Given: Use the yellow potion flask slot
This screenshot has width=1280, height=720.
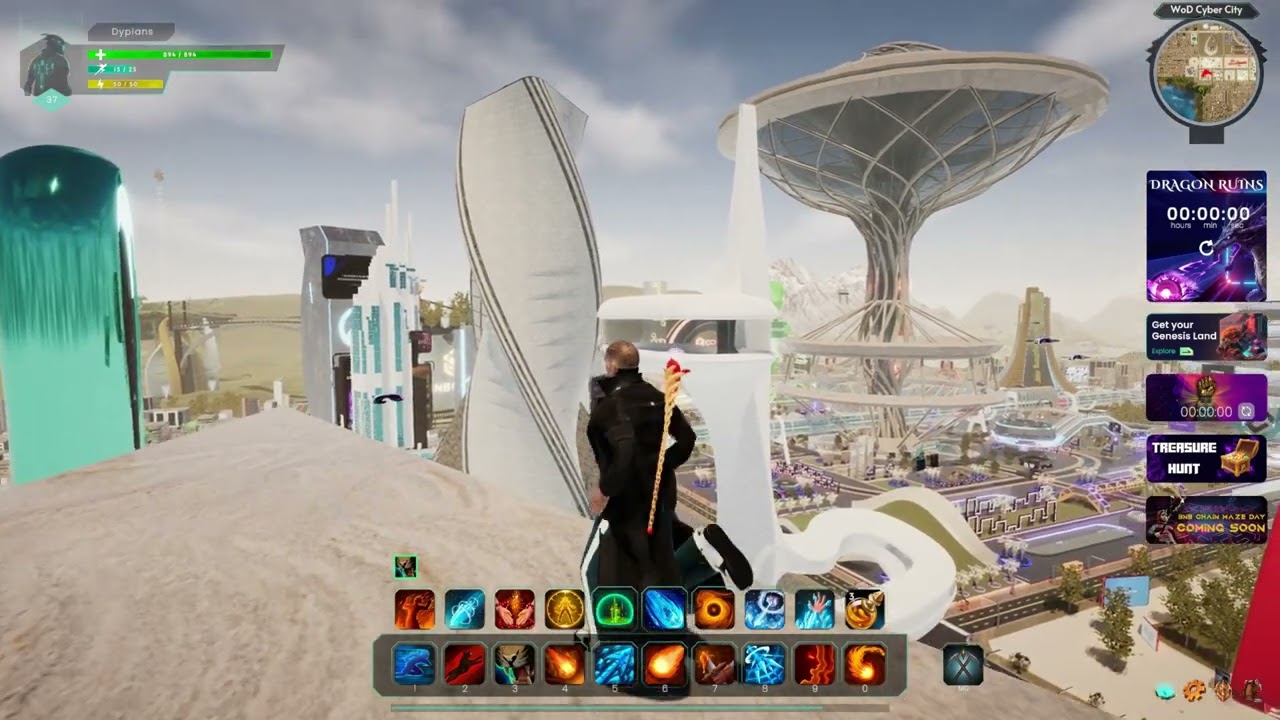Looking at the screenshot, I should [864, 610].
